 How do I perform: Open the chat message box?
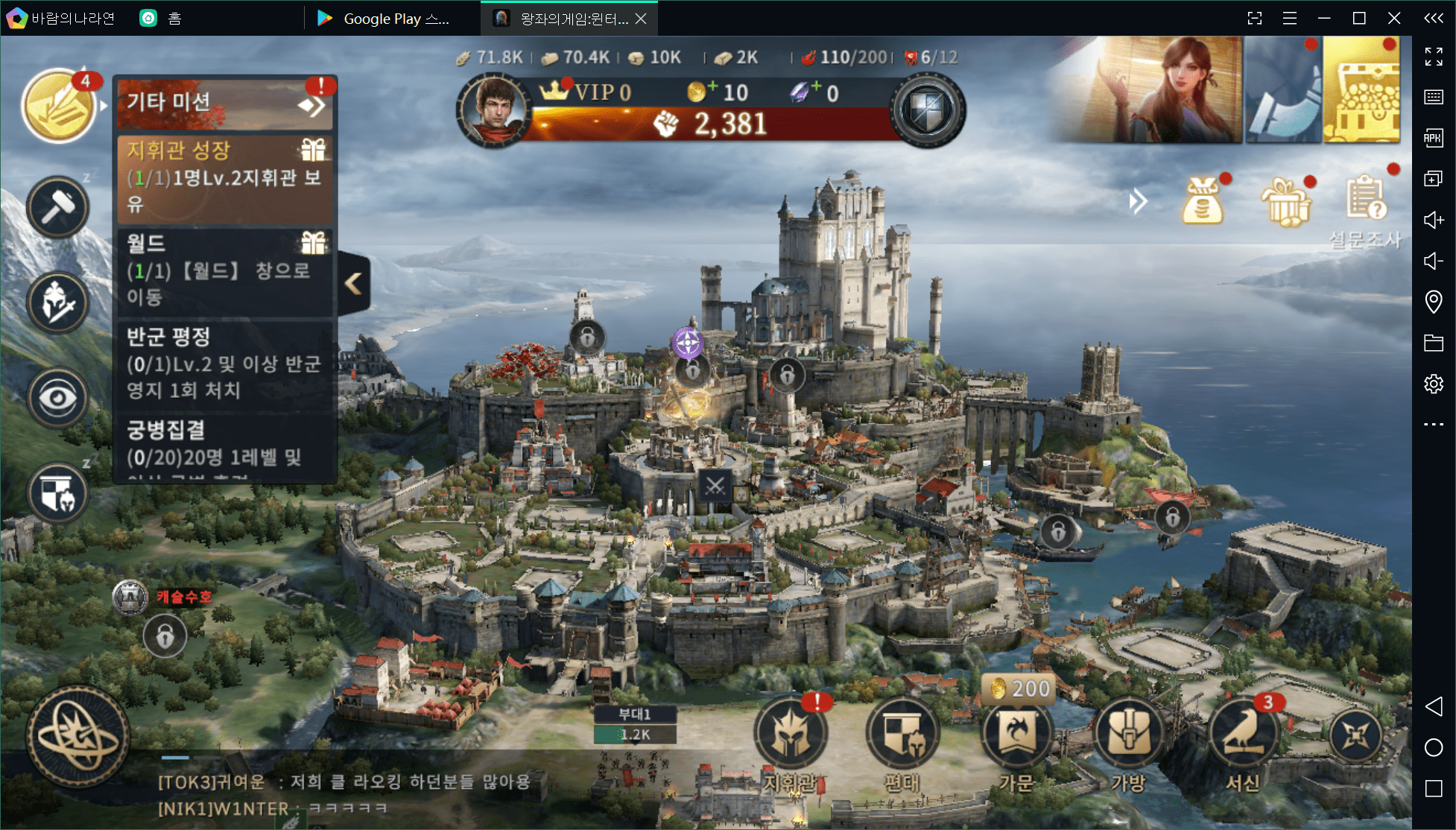point(350,794)
